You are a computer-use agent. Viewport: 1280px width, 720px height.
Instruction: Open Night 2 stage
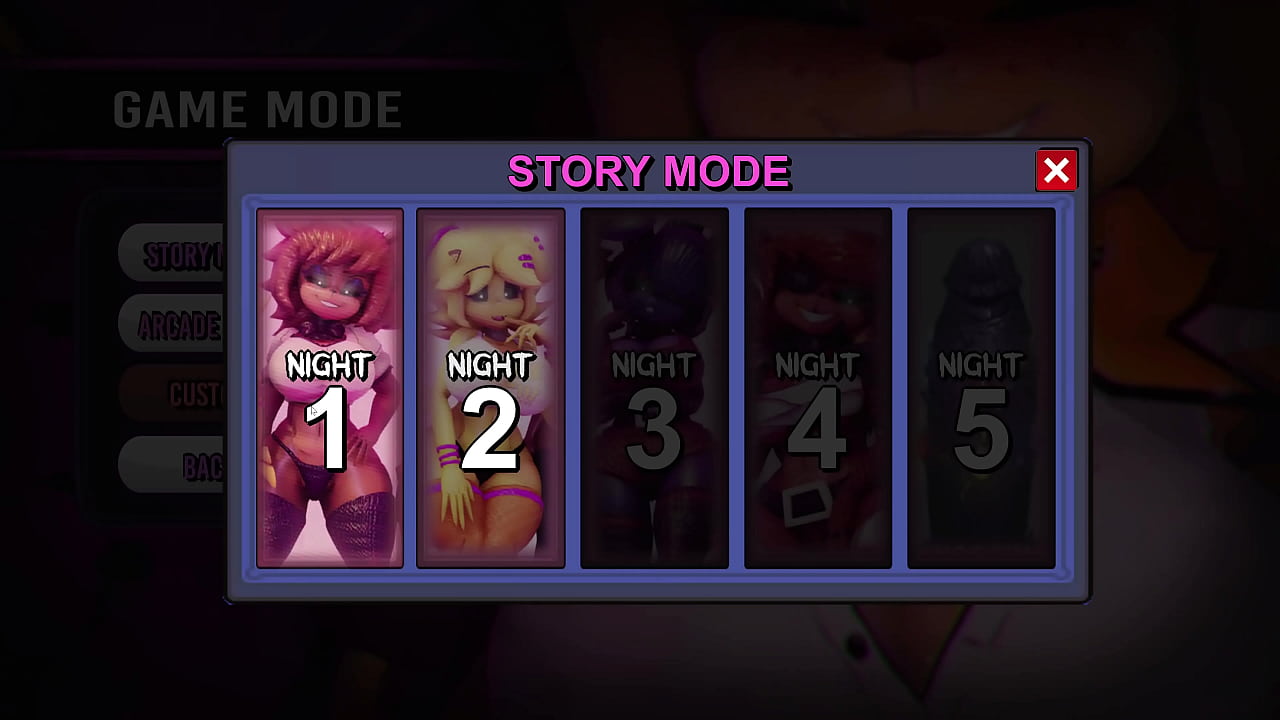click(x=490, y=390)
